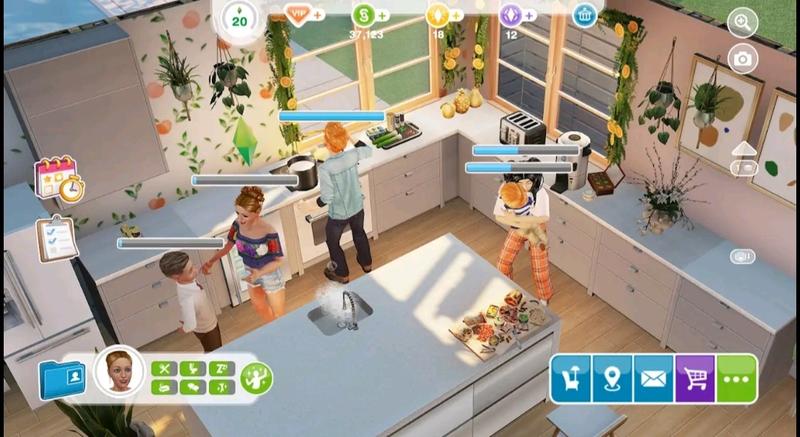Select the active Sim's portrait

coord(118,371)
